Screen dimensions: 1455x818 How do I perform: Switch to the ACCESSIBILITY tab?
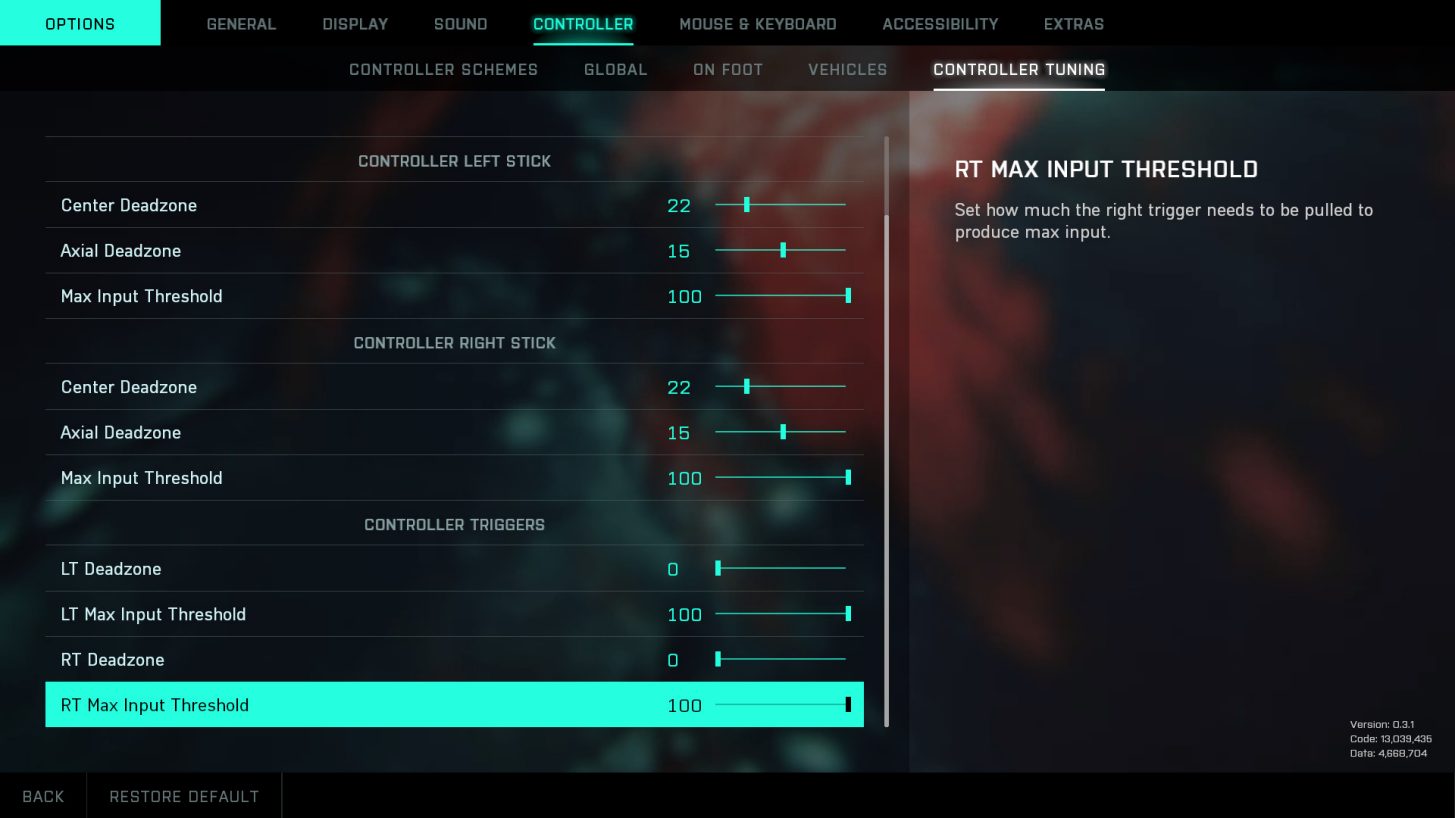tap(938, 23)
